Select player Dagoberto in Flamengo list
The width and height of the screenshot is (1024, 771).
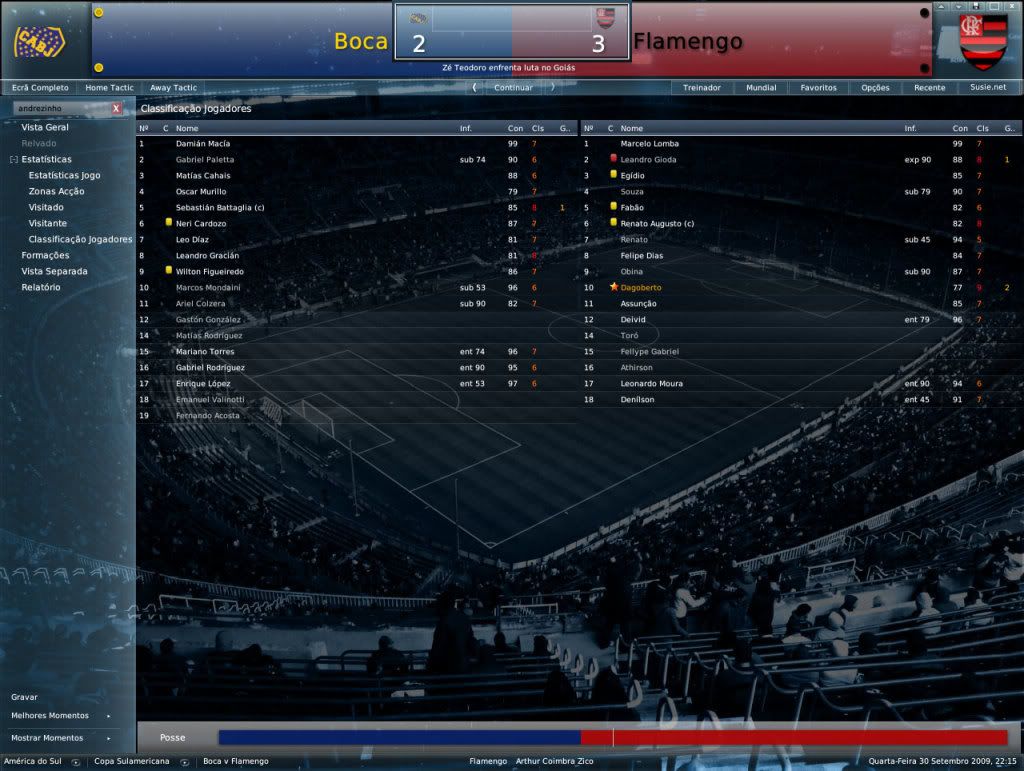click(641, 288)
